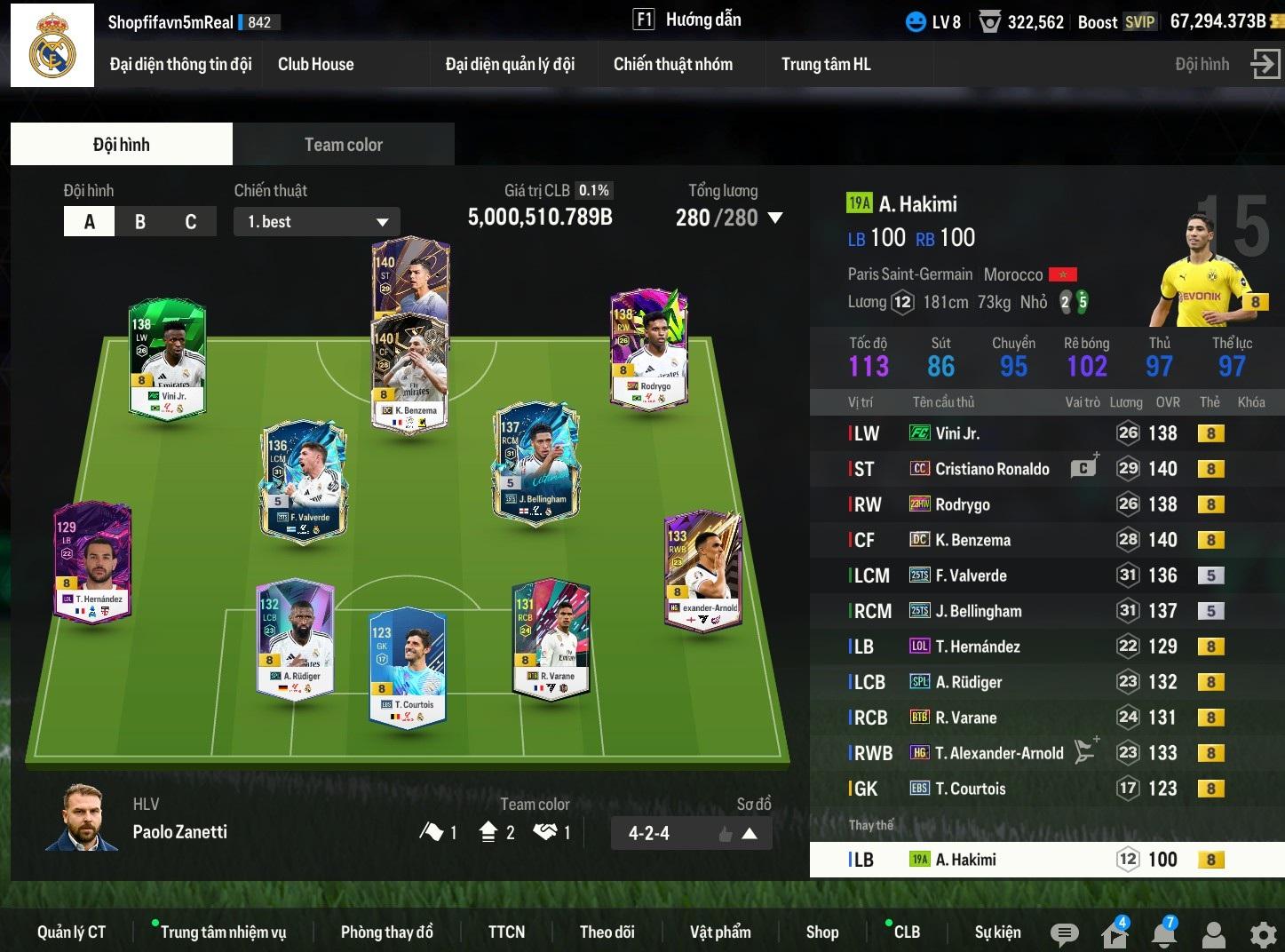The width and height of the screenshot is (1285, 952).
Task: Open Phòng thay đồ
Action: [386, 932]
